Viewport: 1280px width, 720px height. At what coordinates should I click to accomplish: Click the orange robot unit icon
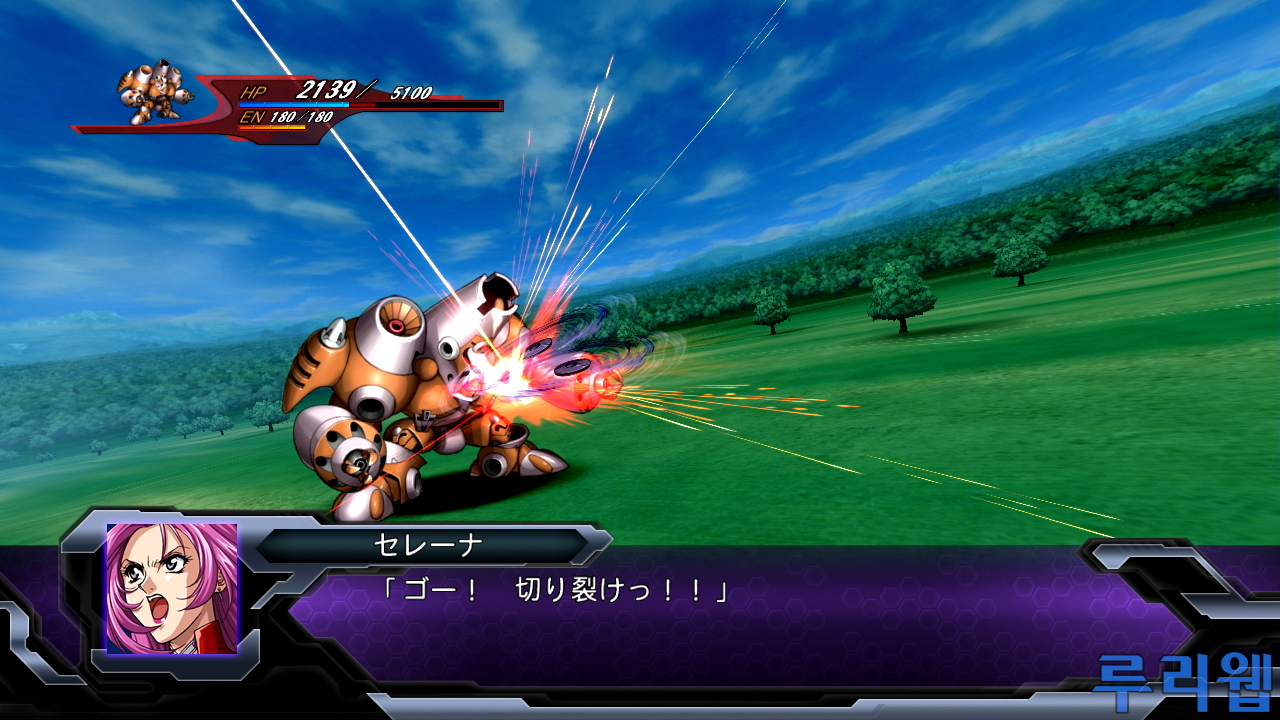[x=151, y=93]
